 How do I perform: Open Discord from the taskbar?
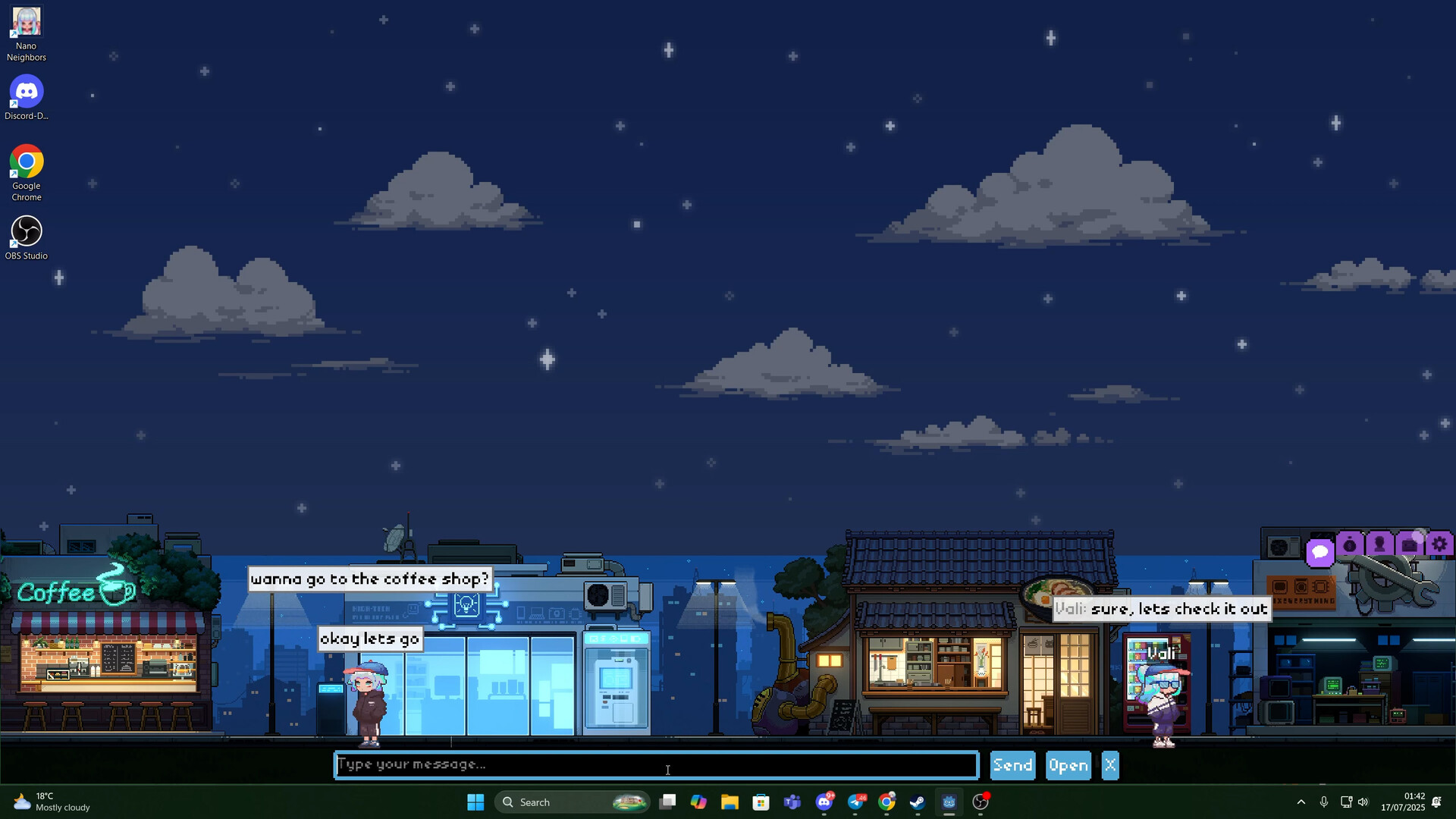[x=824, y=802]
